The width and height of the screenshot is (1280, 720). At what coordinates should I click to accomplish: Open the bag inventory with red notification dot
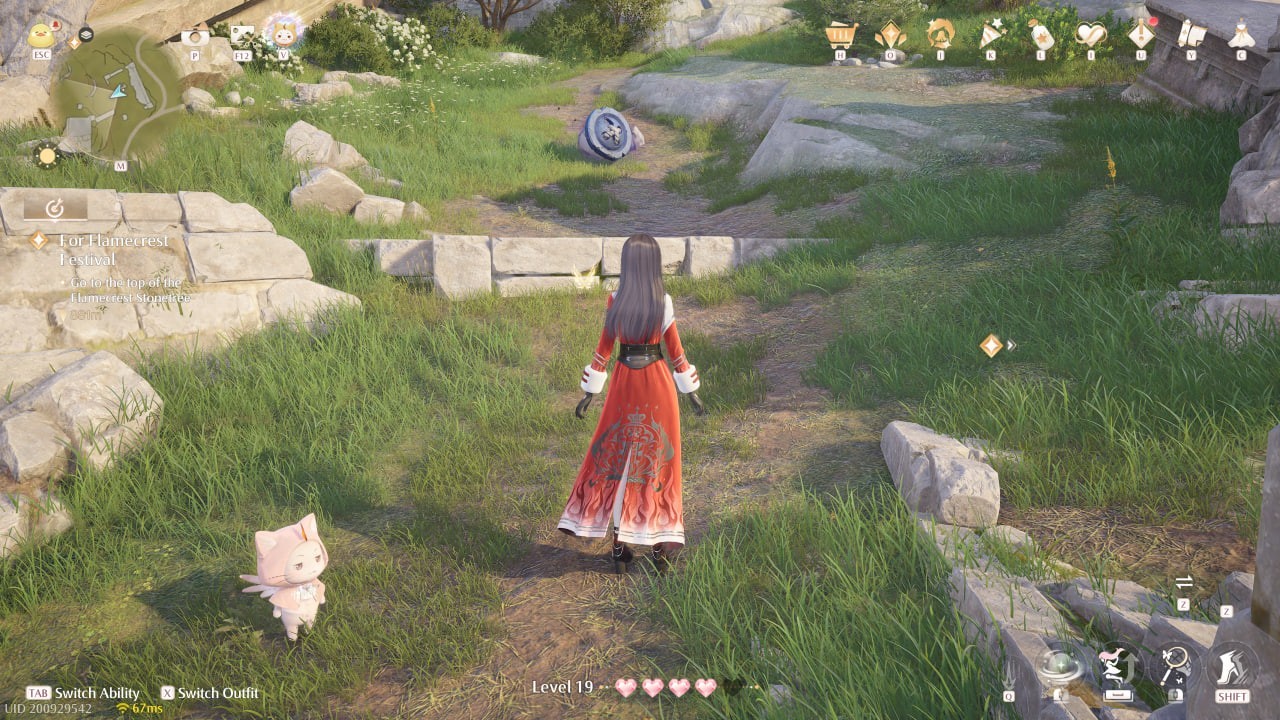point(1140,35)
